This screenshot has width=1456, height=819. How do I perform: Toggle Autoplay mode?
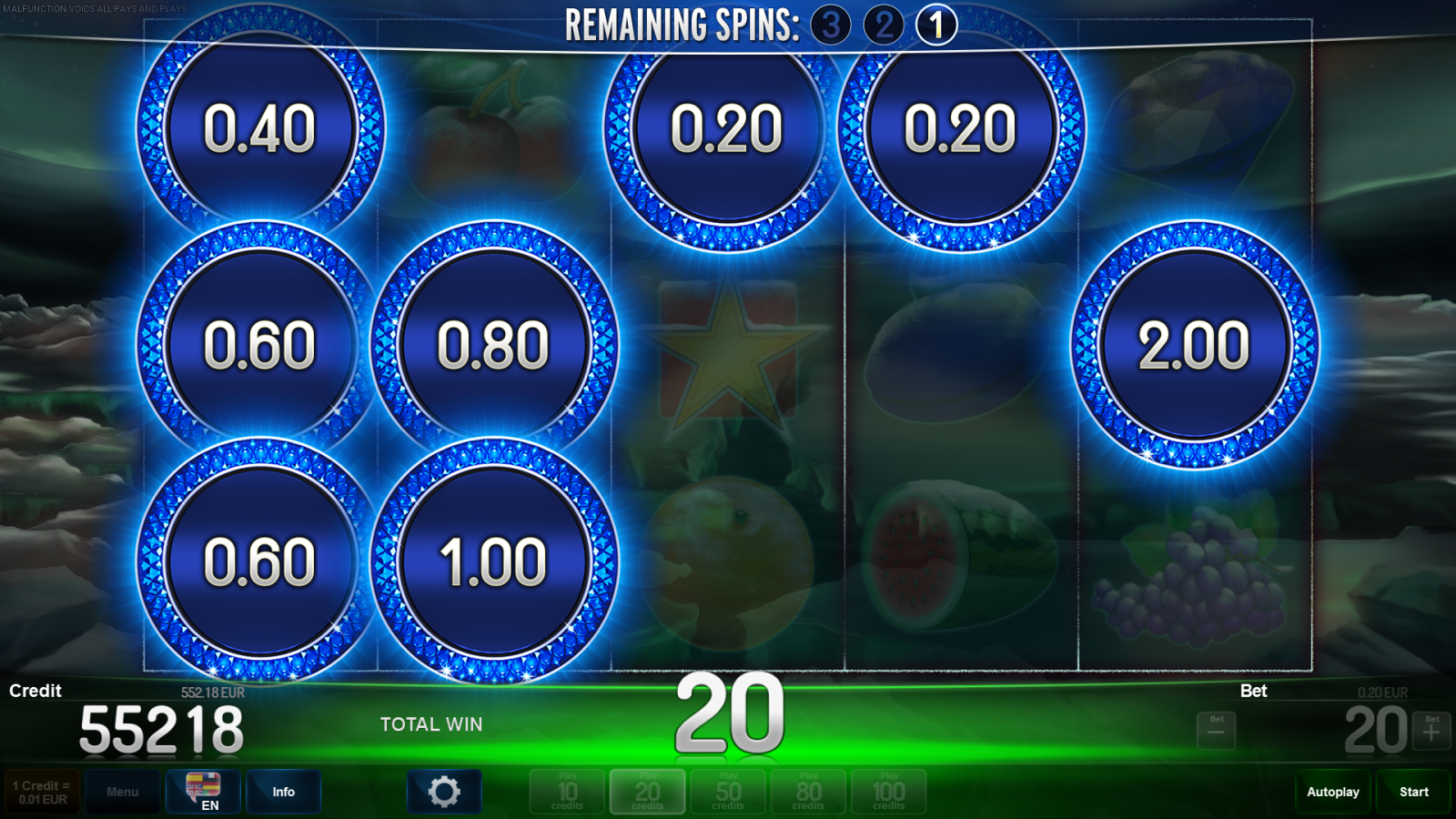tap(1332, 791)
